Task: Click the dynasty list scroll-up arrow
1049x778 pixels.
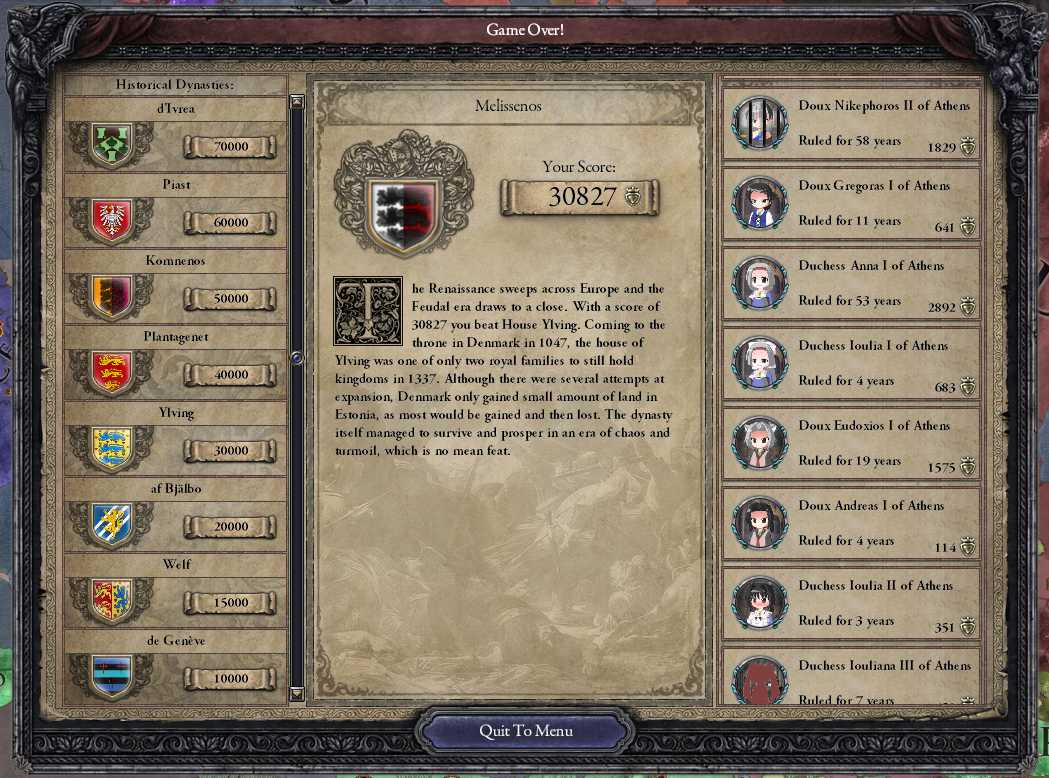Action: pos(296,102)
